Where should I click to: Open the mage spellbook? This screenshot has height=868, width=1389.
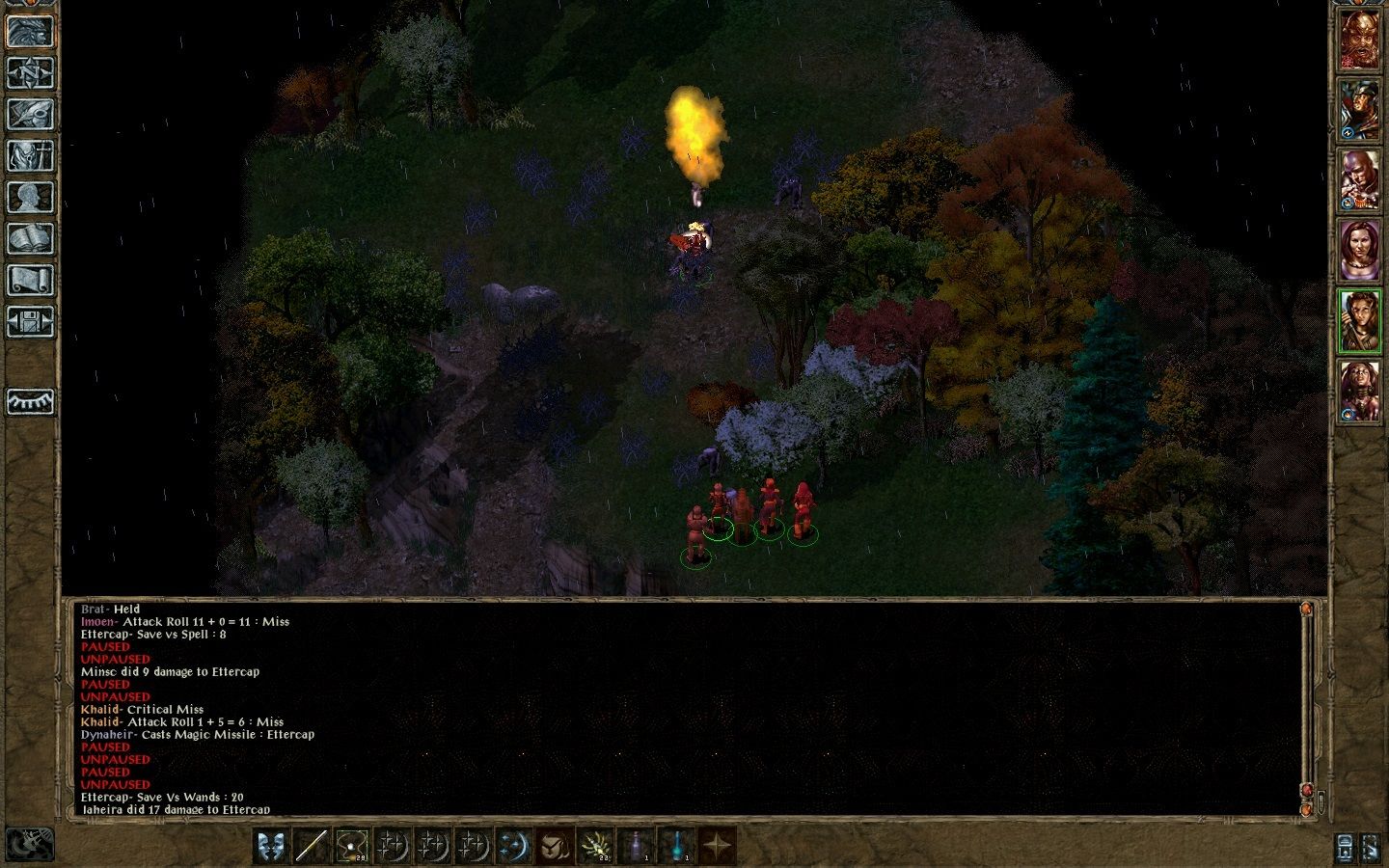coord(30,238)
